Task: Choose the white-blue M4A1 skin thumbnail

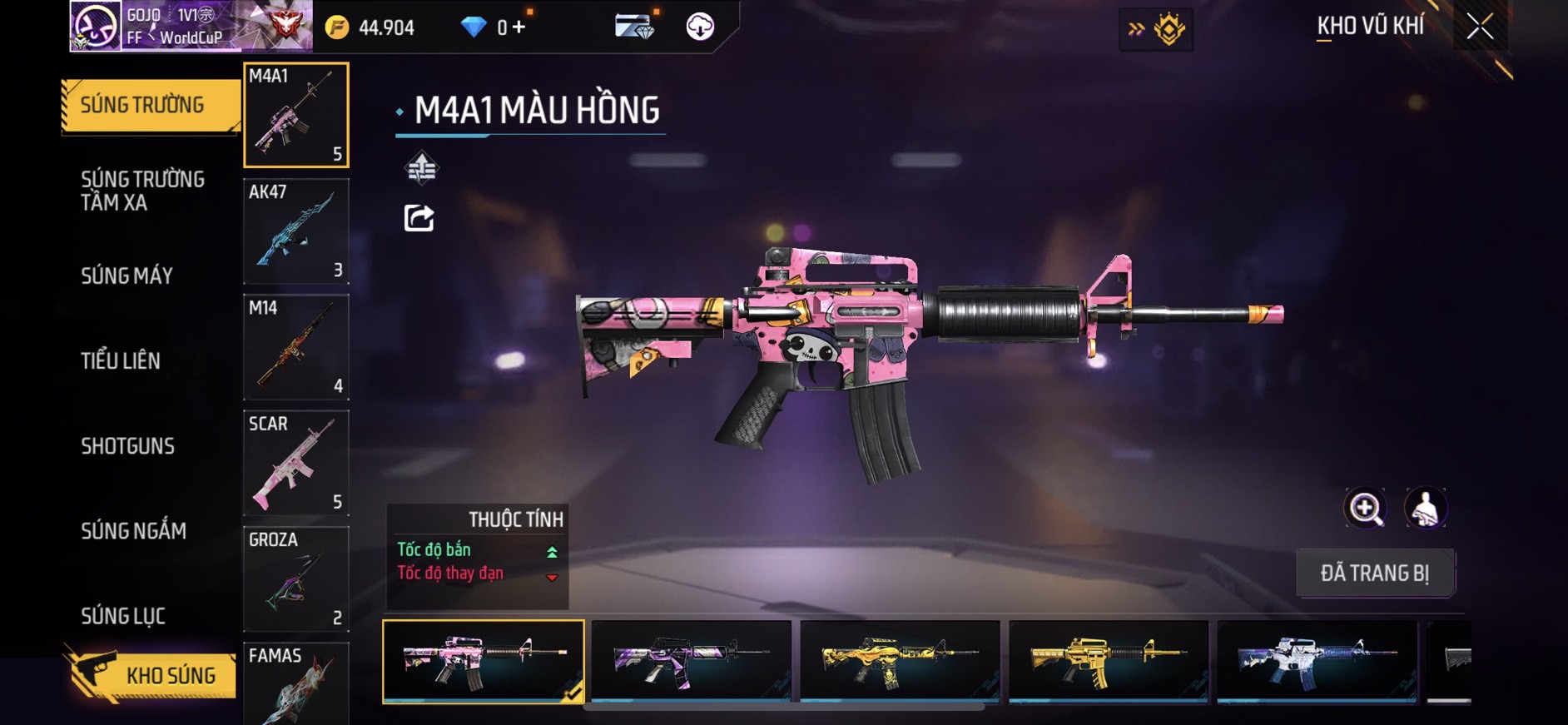Action: pos(1317,661)
